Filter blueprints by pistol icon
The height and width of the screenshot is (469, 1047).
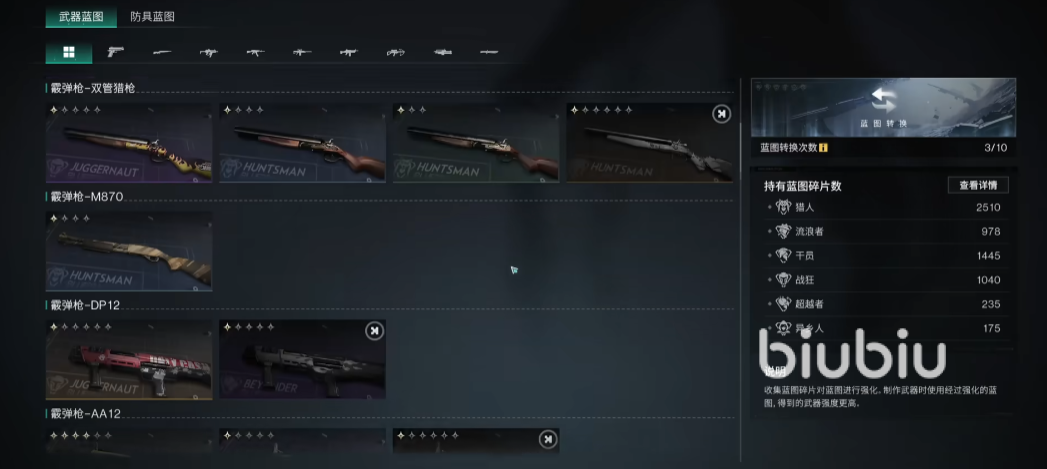pos(115,52)
